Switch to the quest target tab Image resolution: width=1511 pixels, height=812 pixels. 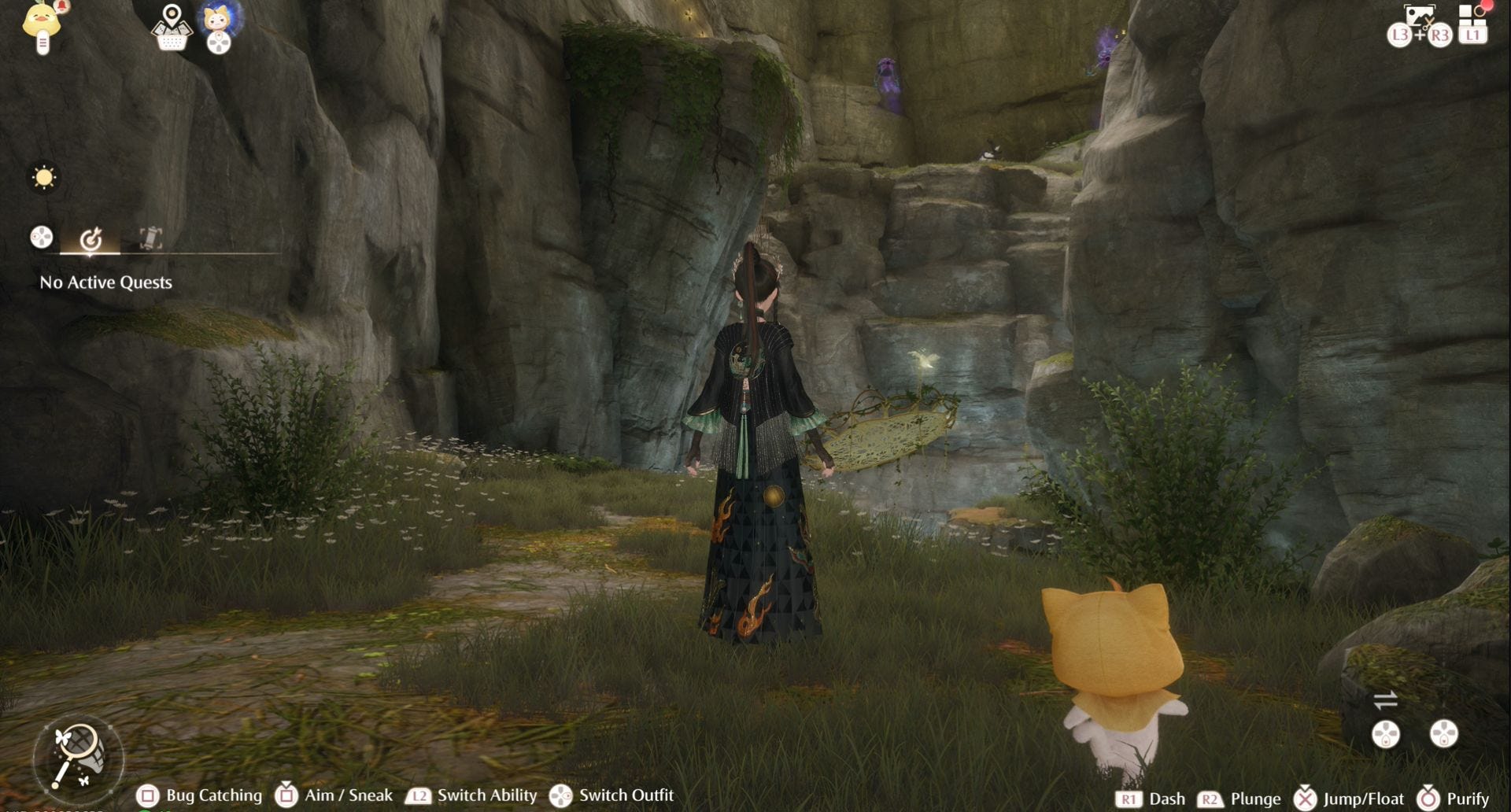91,238
